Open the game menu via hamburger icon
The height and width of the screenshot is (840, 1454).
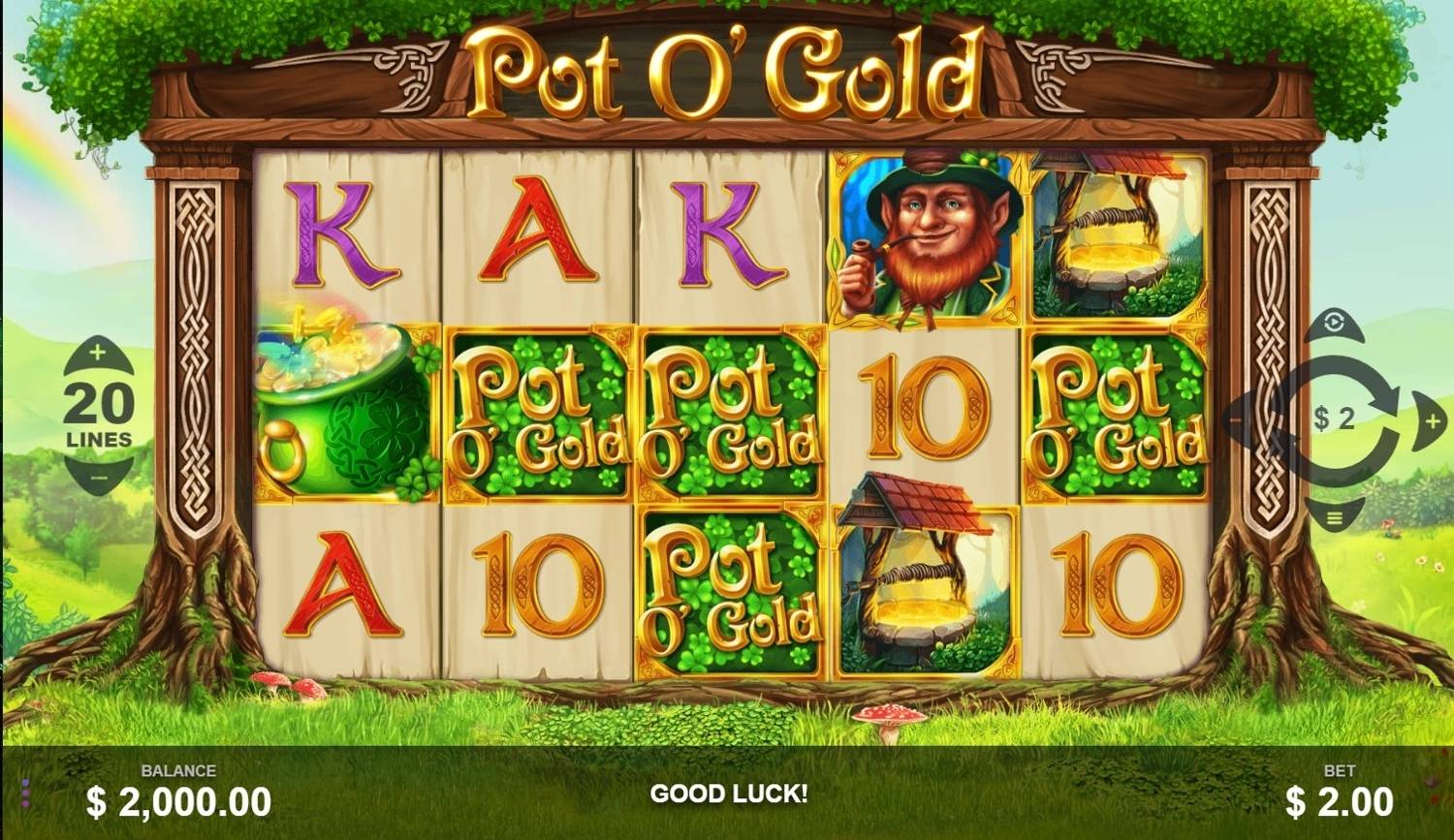coord(1336,520)
